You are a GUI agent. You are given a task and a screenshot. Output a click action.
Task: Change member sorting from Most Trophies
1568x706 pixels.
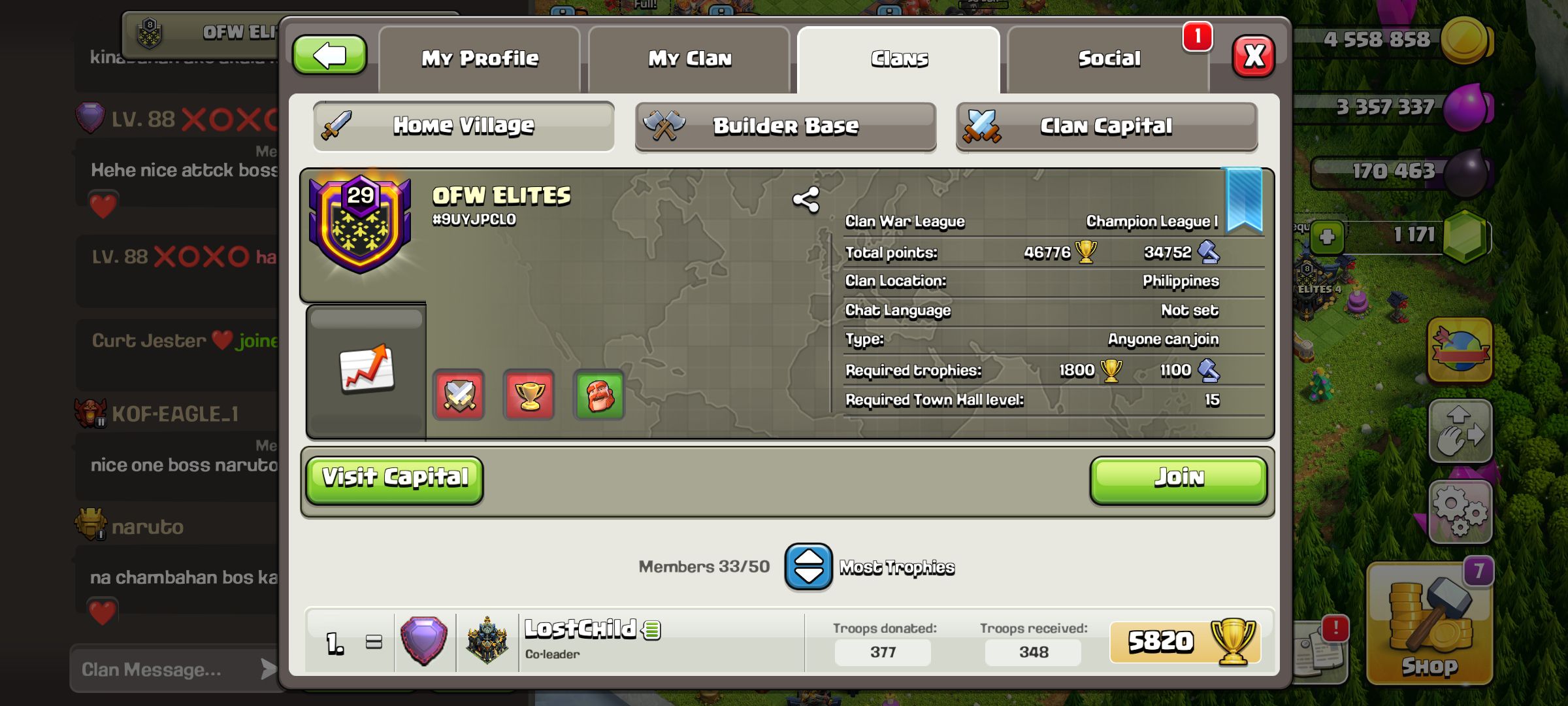[808, 567]
